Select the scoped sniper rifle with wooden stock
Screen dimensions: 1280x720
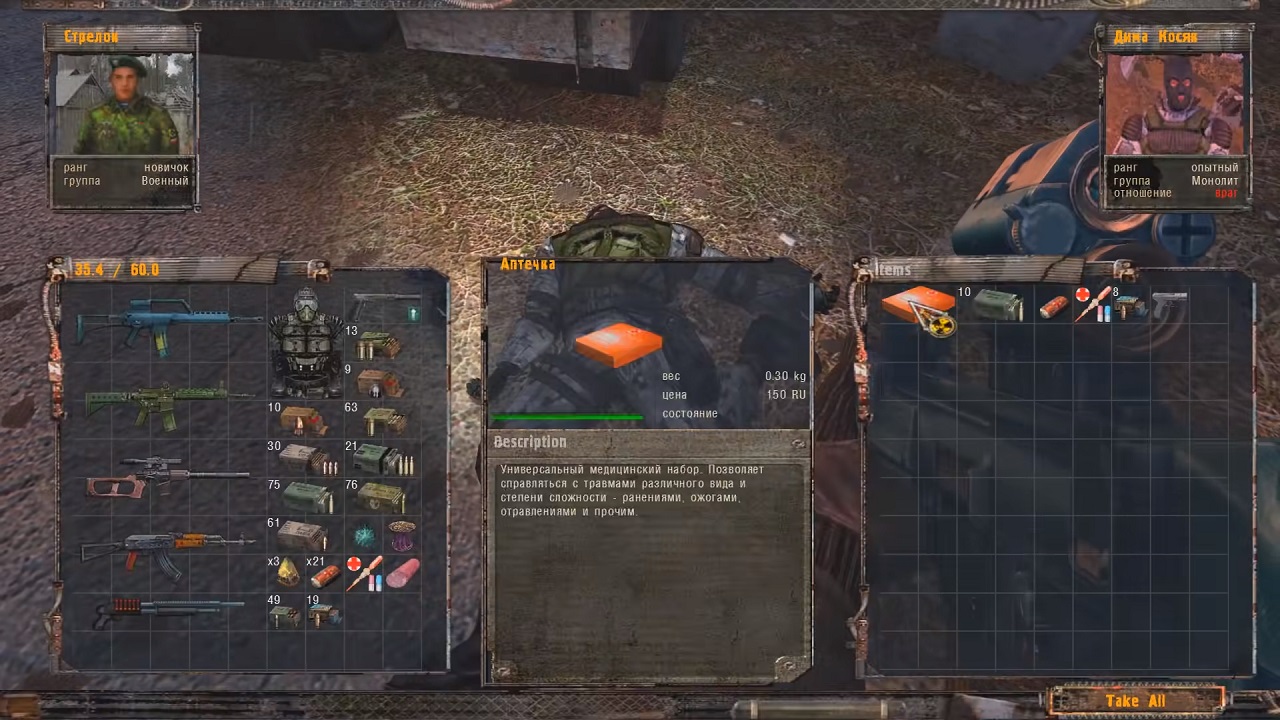tap(165, 476)
